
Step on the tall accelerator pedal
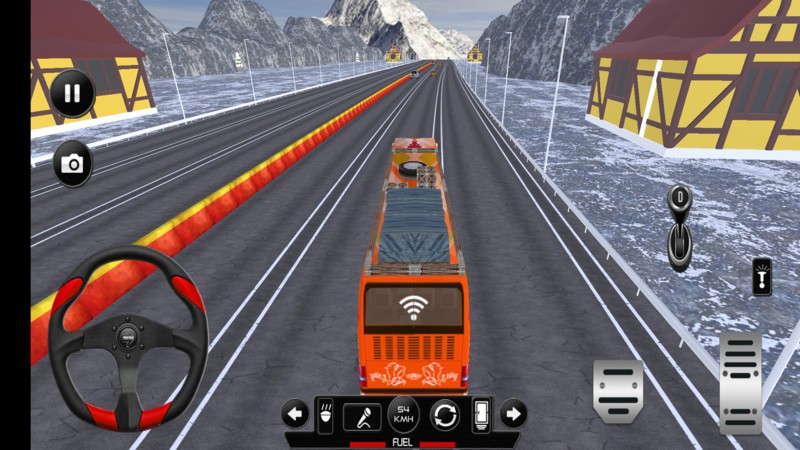(740, 382)
